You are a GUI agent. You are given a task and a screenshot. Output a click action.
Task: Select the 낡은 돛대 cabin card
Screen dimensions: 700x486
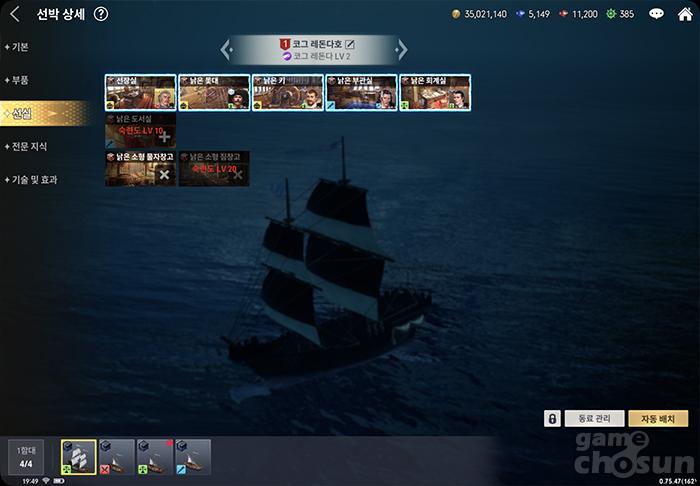(x=214, y=92)
